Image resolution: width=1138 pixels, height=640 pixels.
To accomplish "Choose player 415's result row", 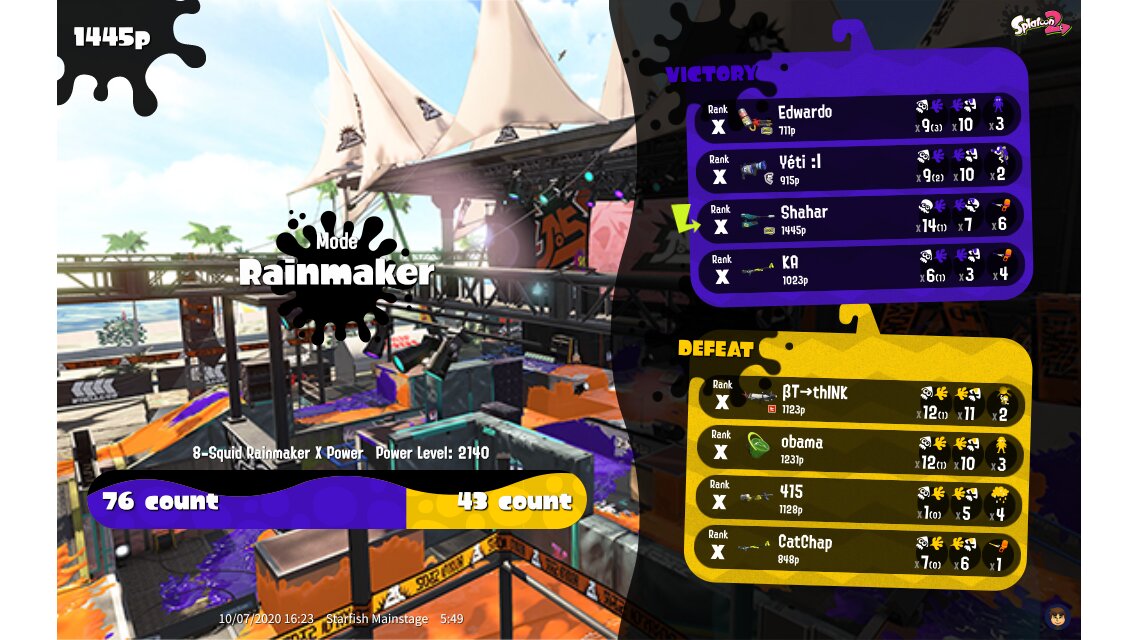I will (x=858, y=500).
